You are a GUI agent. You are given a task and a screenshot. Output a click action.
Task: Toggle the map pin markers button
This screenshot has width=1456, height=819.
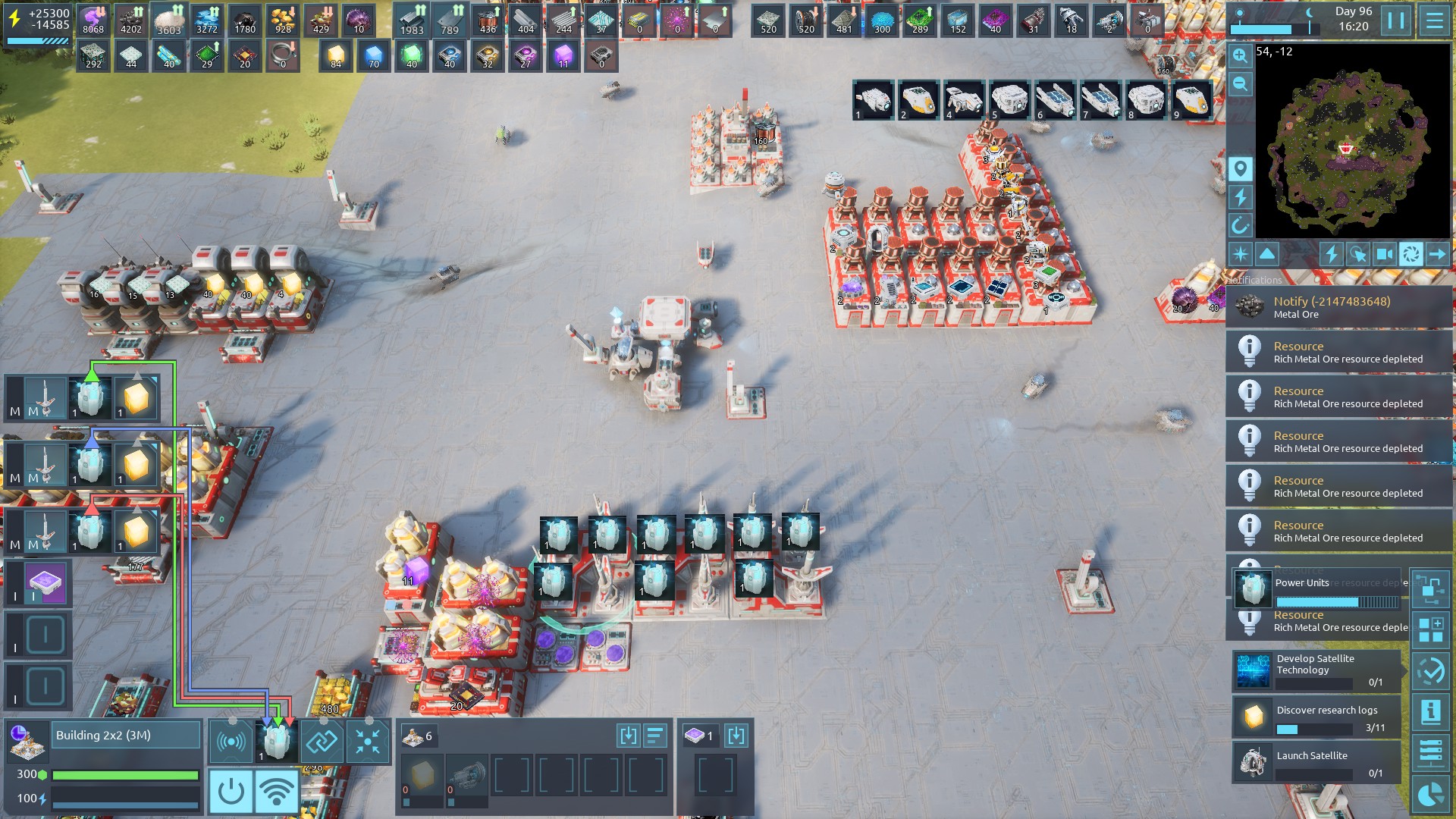(1240, 168)
